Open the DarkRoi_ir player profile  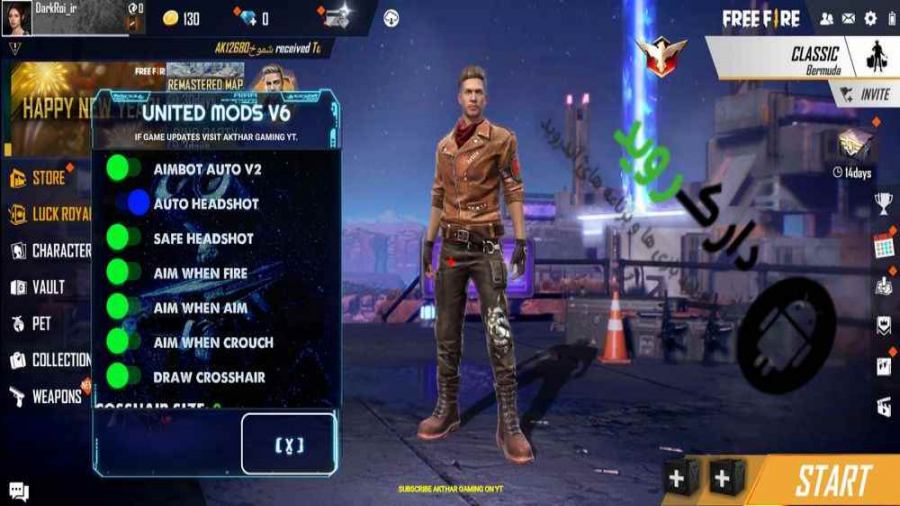(x=18, y=17)
